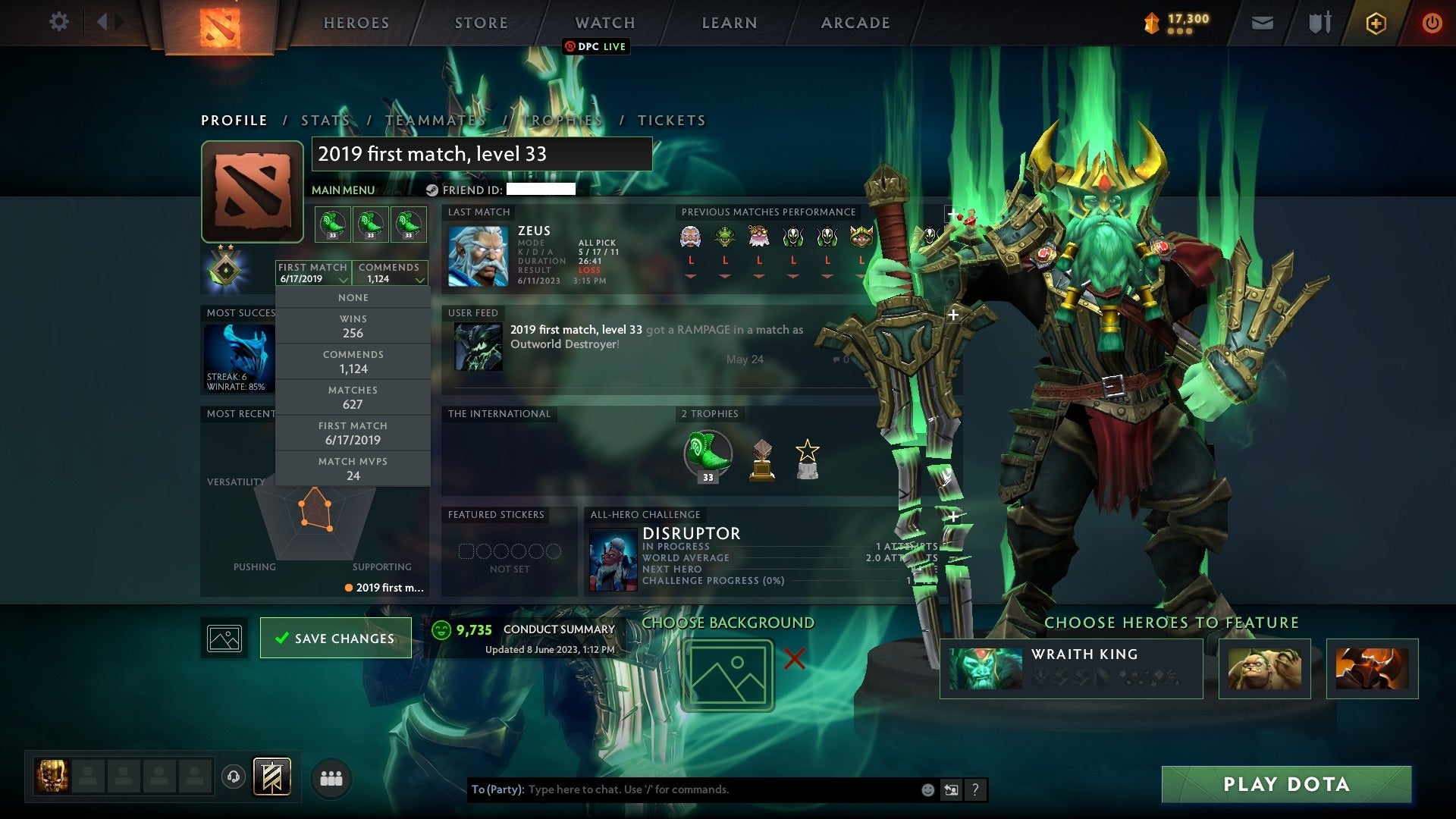Screen dimensions: 1456x819
Task: Expand details under the first previous match
Action: 689,276
